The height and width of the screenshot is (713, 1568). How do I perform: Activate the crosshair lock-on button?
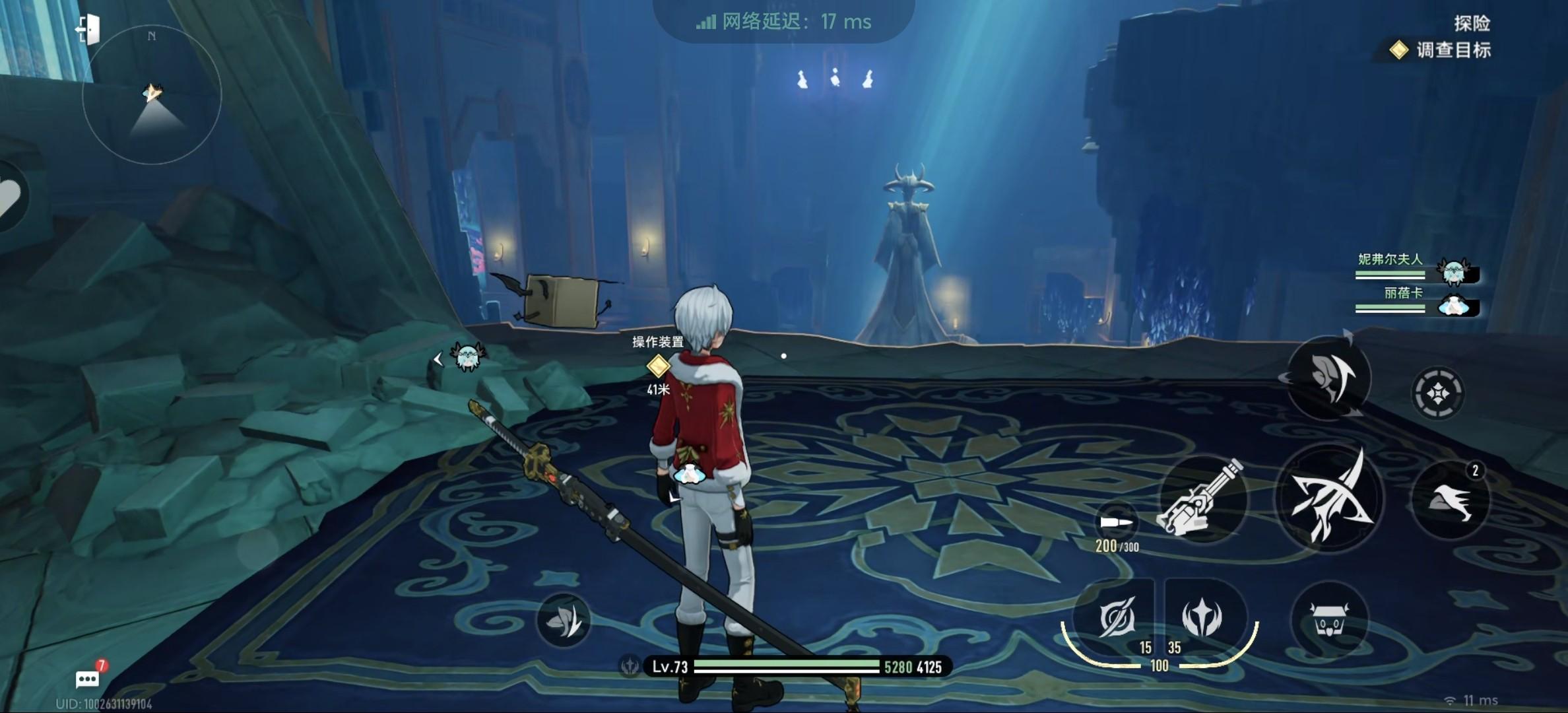[1437, 393]
